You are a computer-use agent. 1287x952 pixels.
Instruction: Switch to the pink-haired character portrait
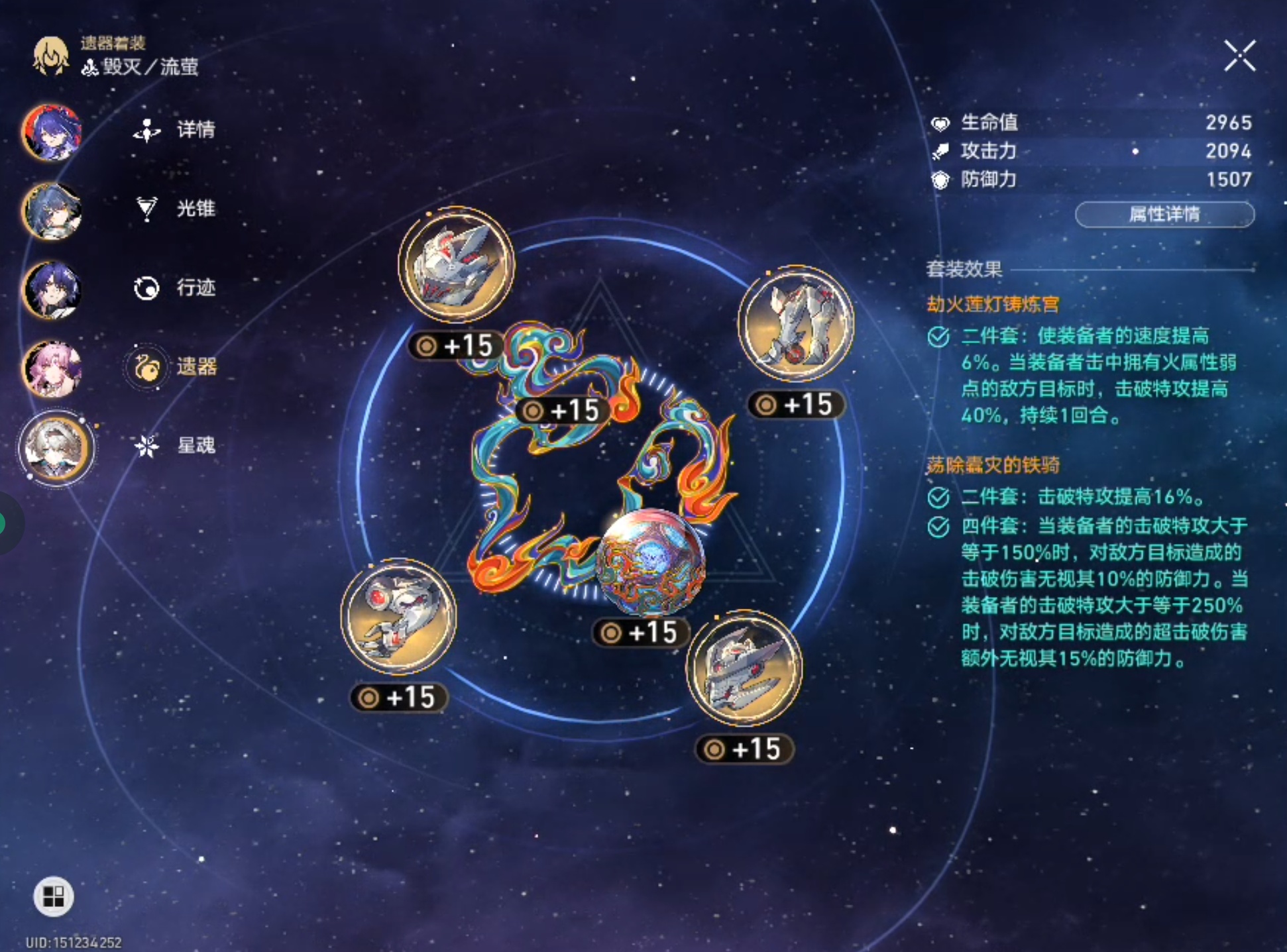52,369
